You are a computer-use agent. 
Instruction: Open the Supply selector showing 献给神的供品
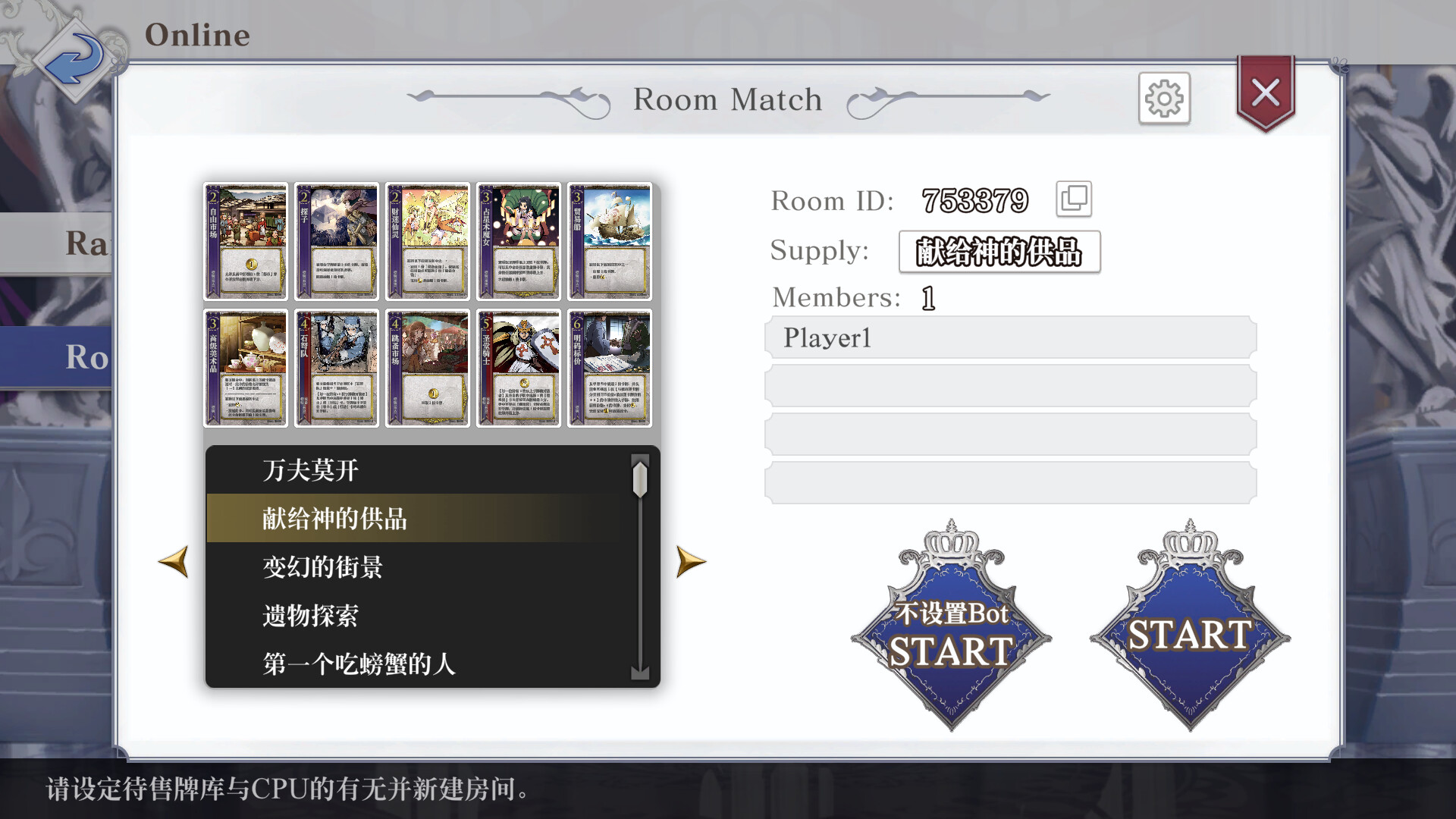tap(998, 252)
